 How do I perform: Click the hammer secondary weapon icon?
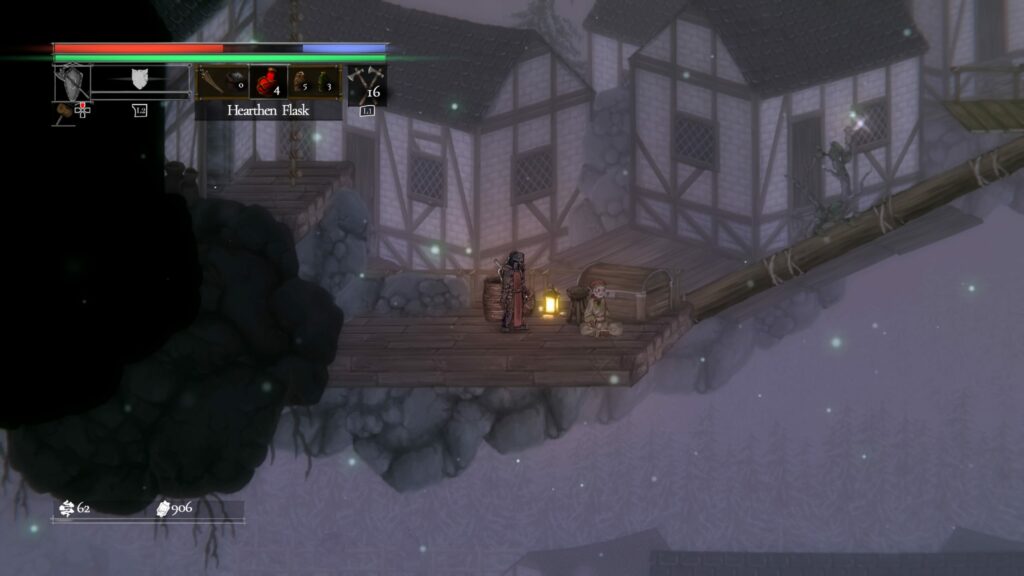pyautogui.click(x=61, y=109)
